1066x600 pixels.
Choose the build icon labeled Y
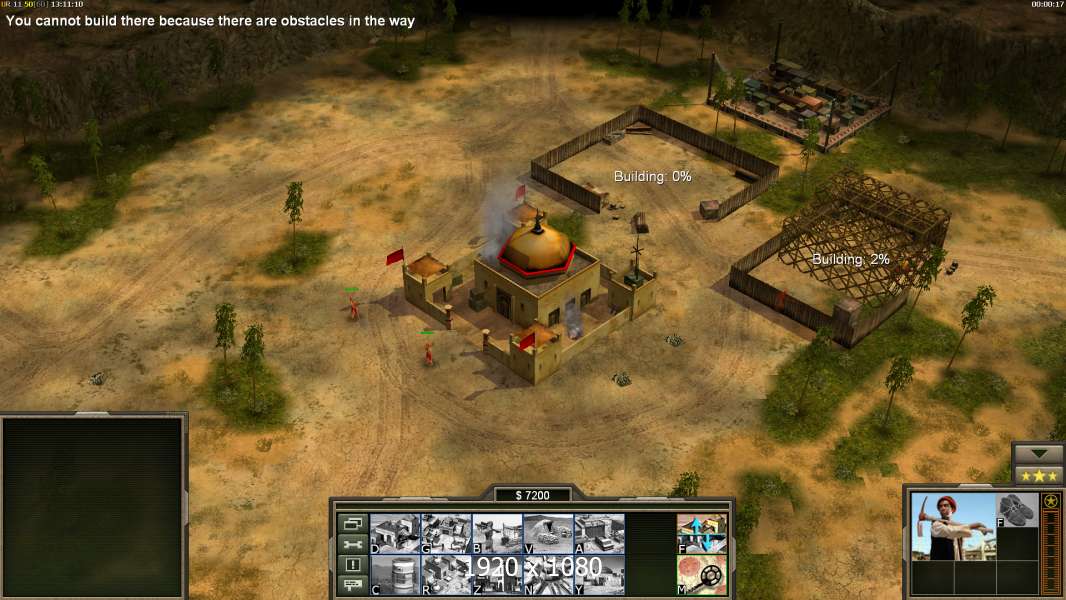click(x=599, y=574)
